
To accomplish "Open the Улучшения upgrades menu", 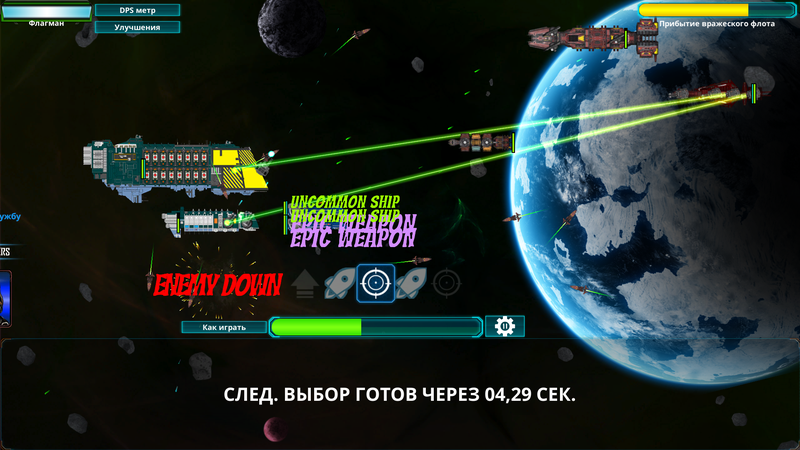I will 138,27.
